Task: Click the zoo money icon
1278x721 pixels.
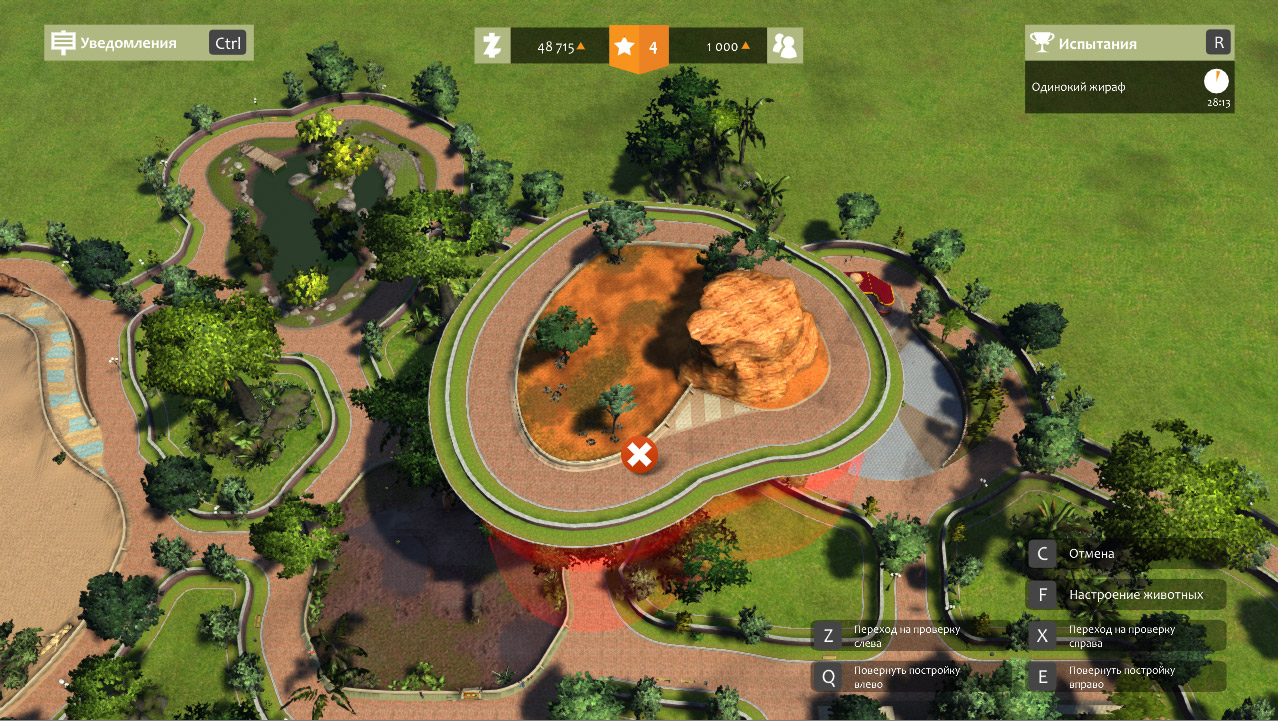Action: [x=492, y=46]
